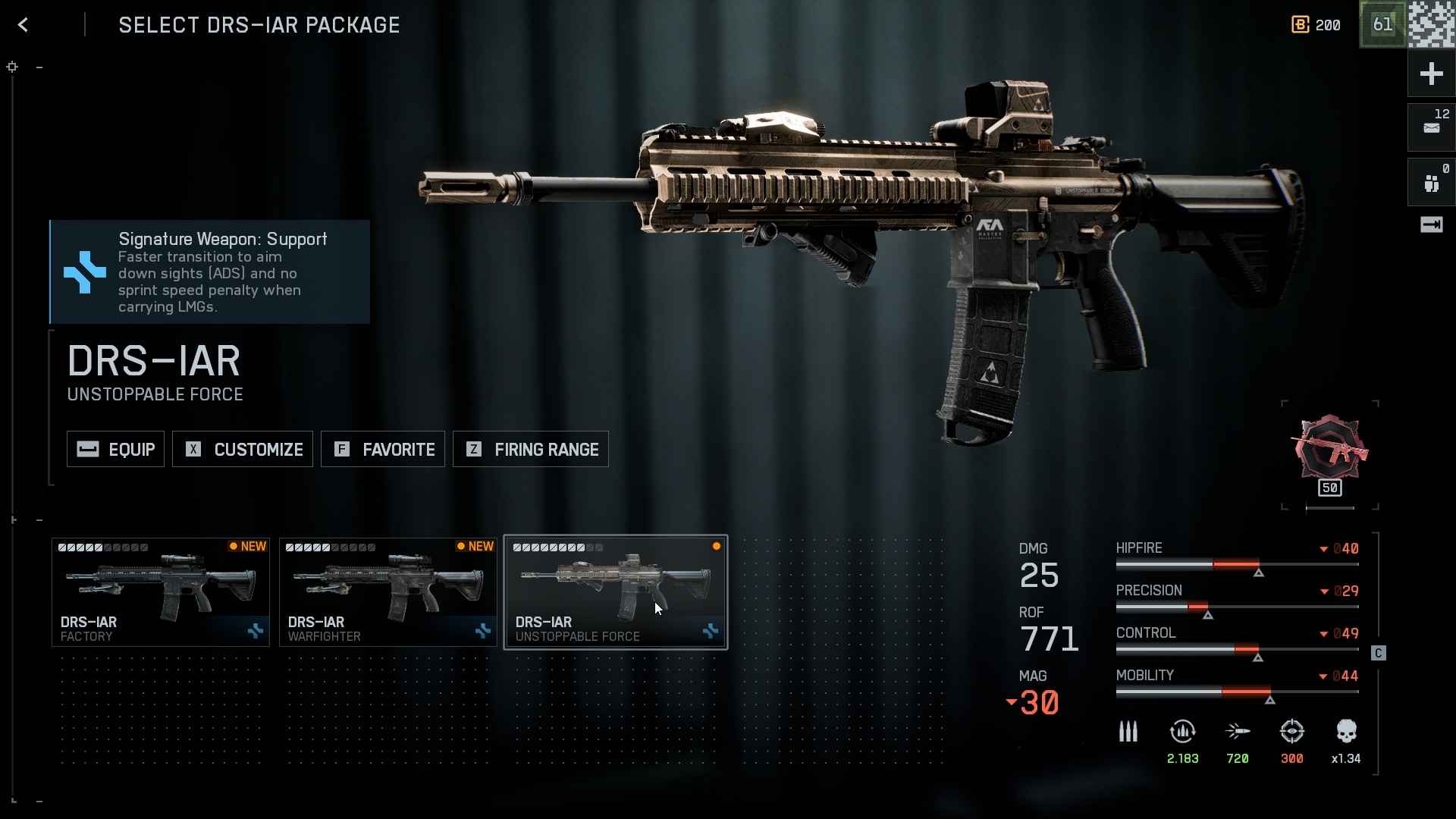The image size is (1456, 819).
Task: Click the plus button in top-right
Action: click(1431, 74)
